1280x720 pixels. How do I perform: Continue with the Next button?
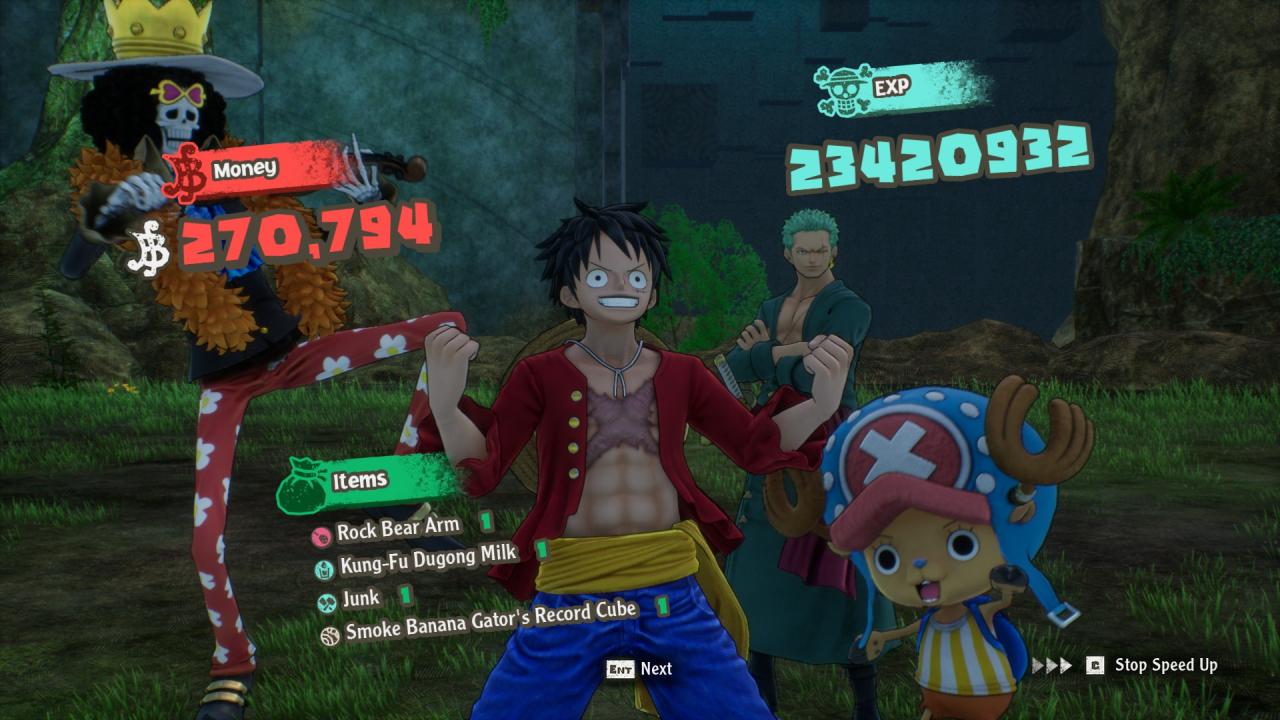click(640, 668)
